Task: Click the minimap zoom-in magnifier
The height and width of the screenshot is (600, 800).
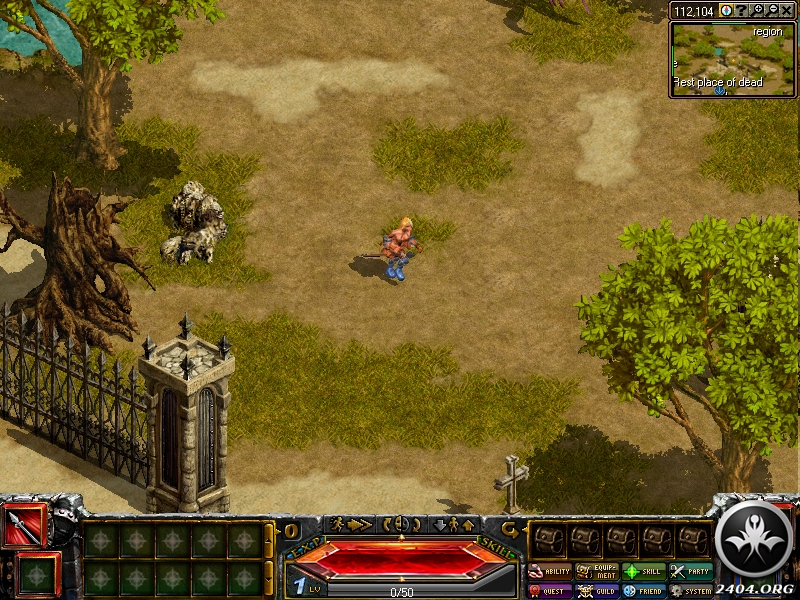Action: 758,10
